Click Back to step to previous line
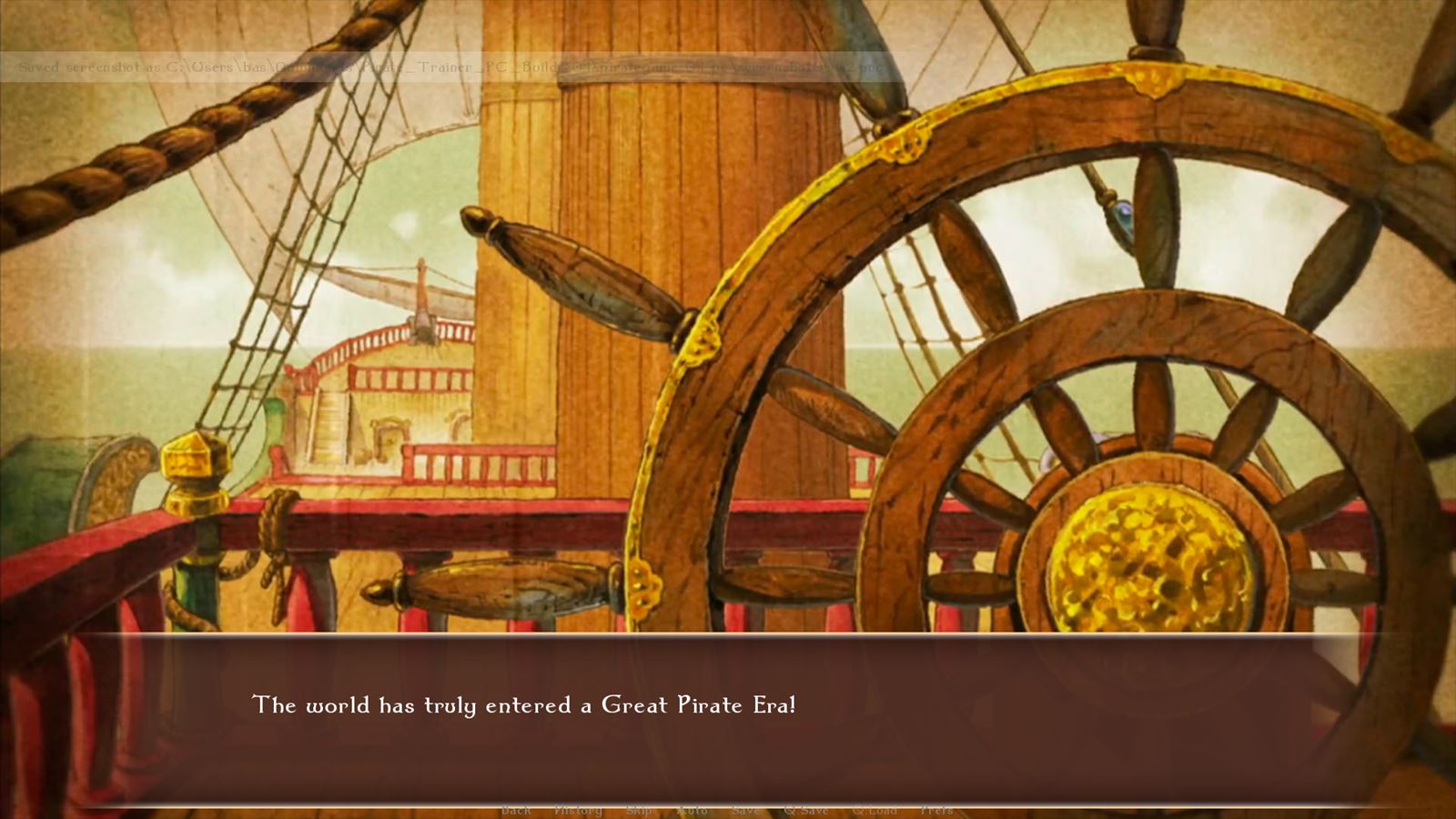The height and width of the screenshot is (819, 1456). point(517,809)
